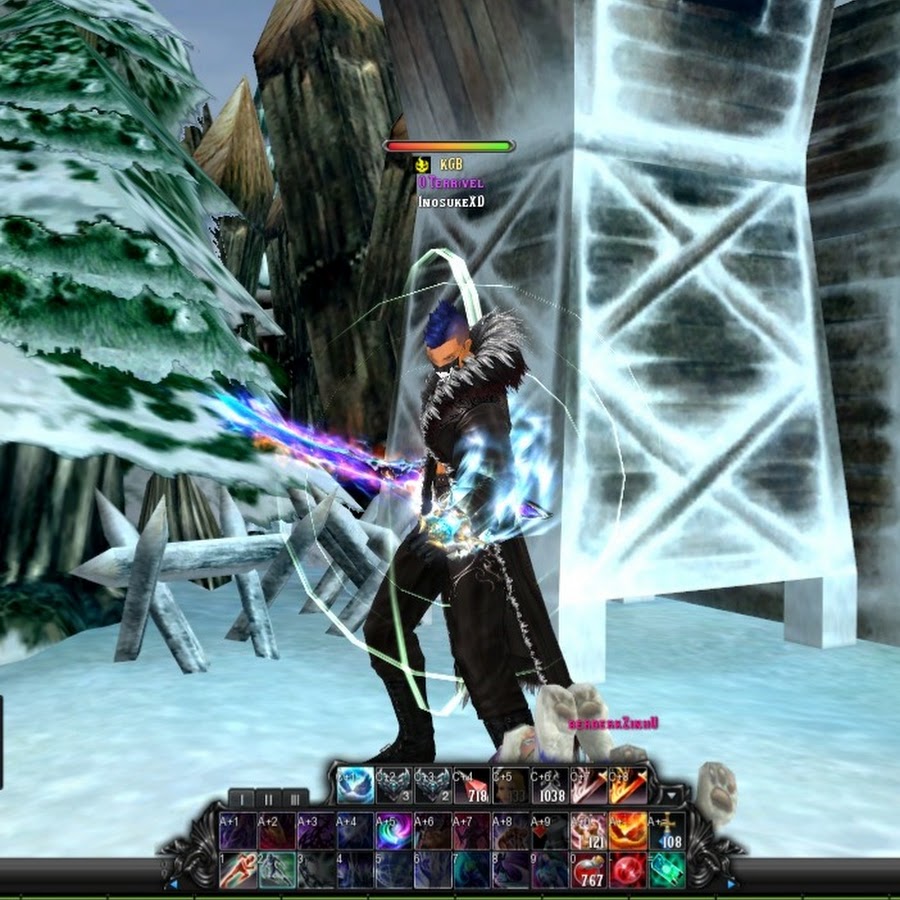This screenshot has width=900, height=900.
Task: Switch to hotbar page III tab
Action: click(295, 798)
